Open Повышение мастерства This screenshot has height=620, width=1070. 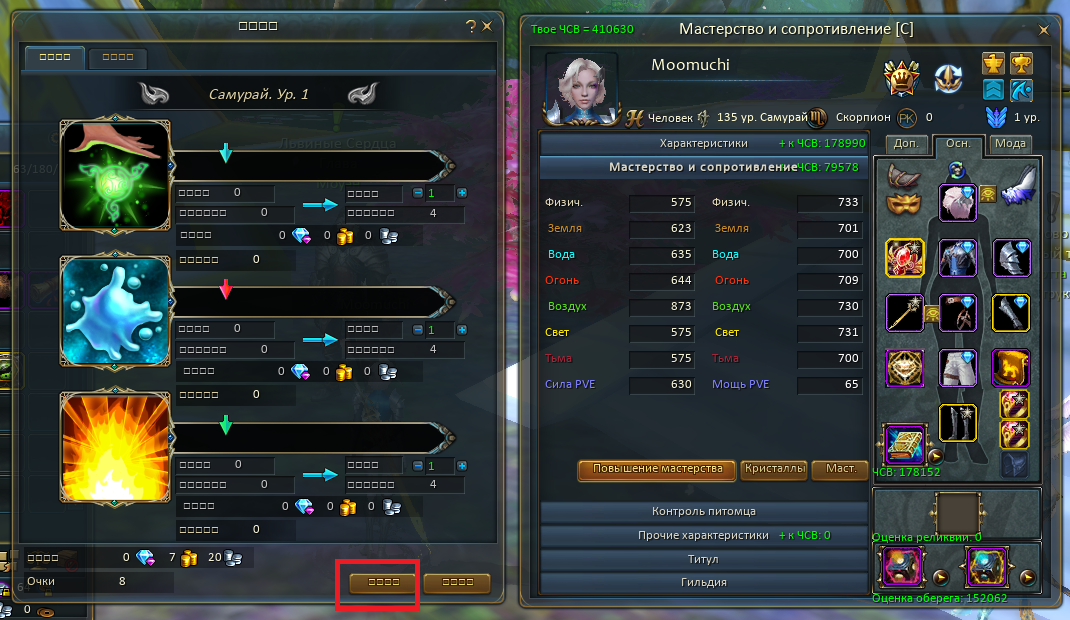657,469
